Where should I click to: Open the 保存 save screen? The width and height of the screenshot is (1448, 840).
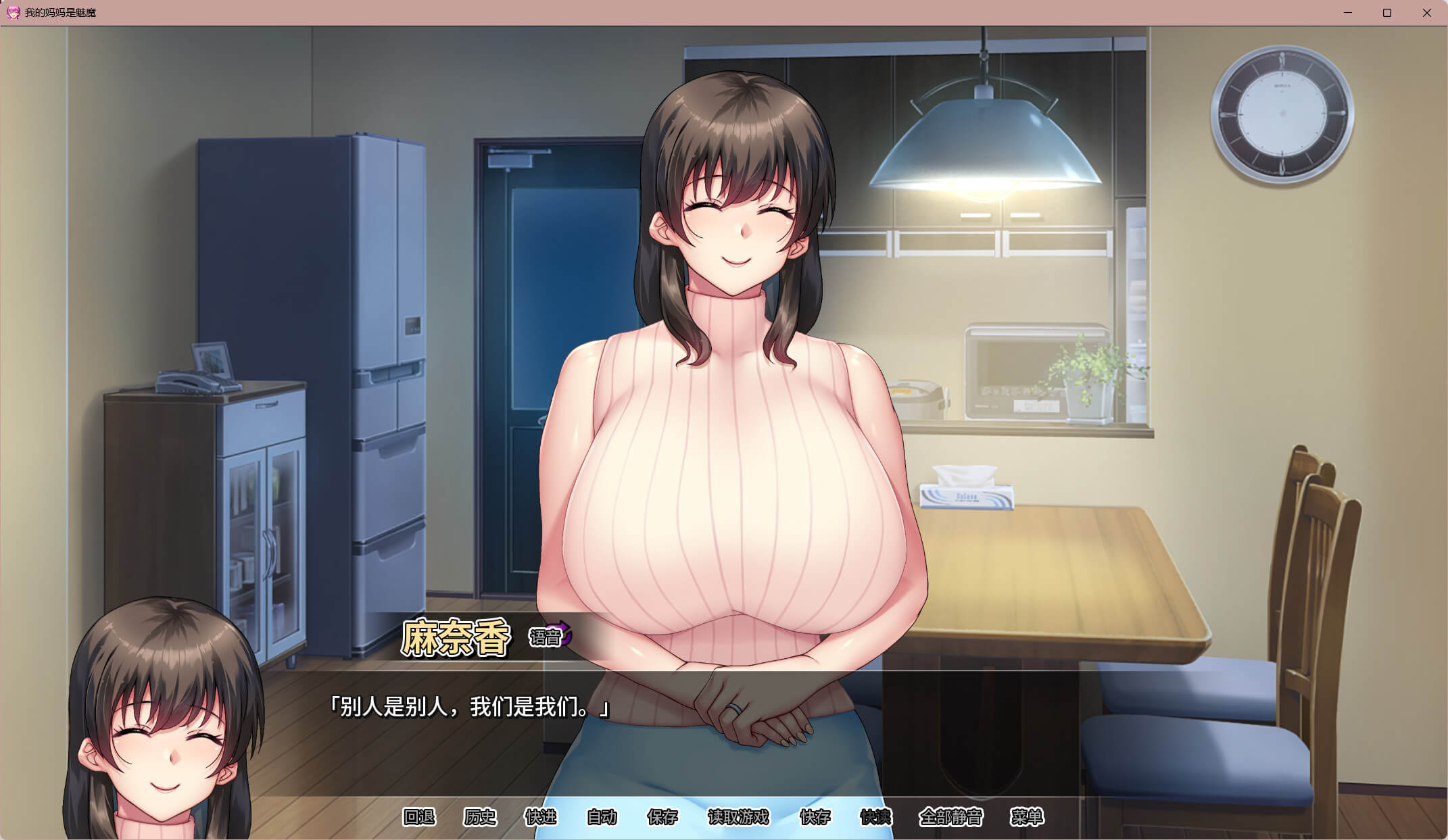662,817
